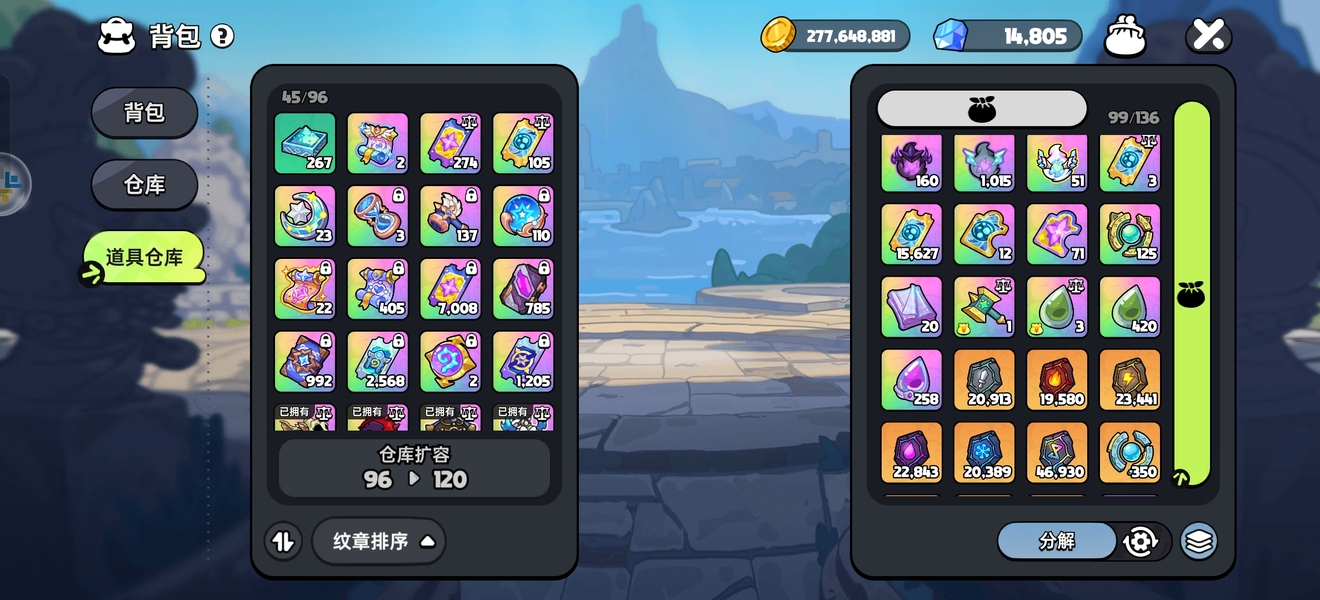The image size is (1320, 600).
Task: Choose the purple crystal item with count 785
Action: tap(524, 289)
